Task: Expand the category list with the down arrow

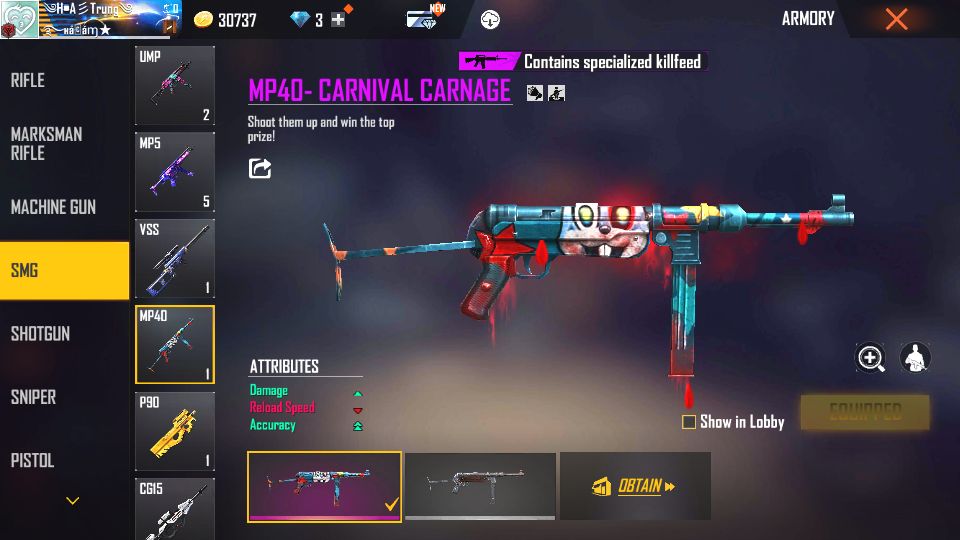Action: coord(72,501)
